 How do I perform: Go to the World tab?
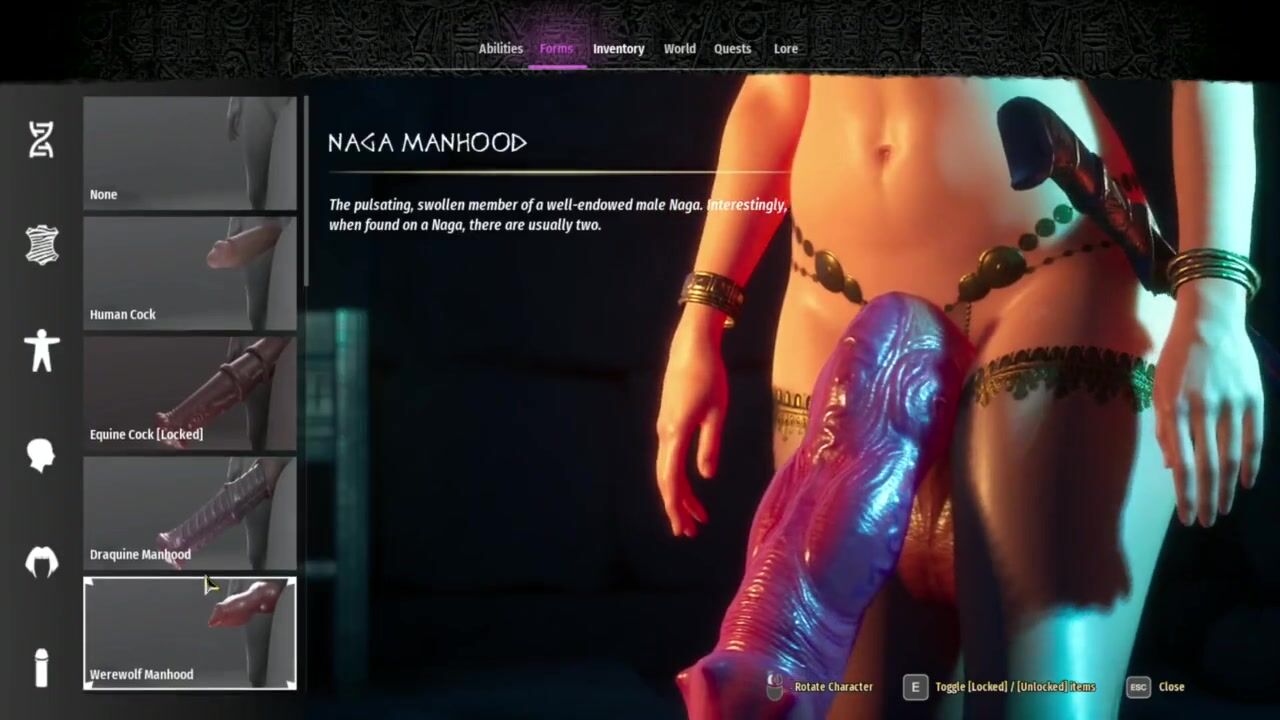tap(679, 49)
